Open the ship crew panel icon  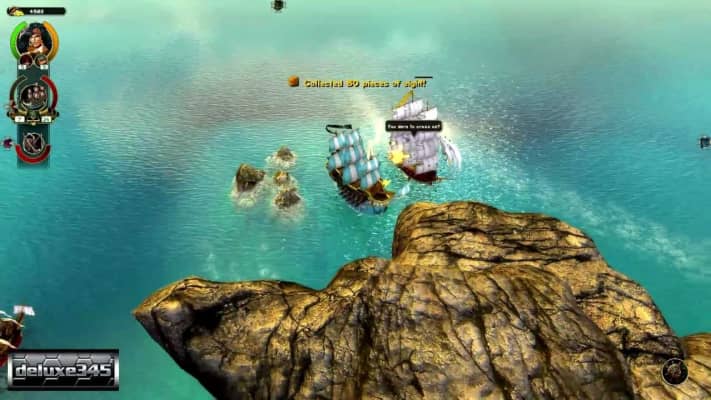(x=33, y=97)
